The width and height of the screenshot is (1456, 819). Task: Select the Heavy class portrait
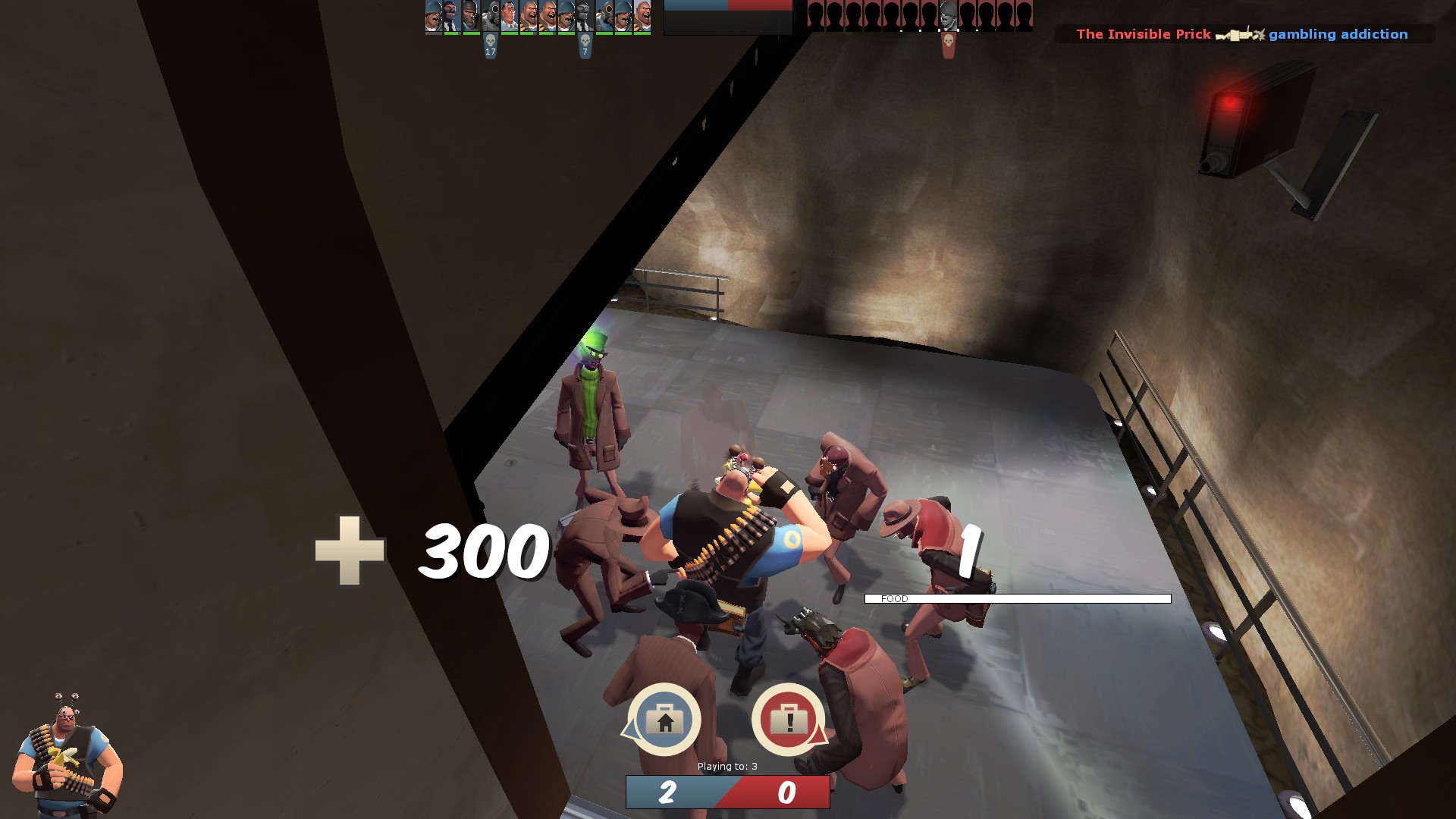coord(67,755)
